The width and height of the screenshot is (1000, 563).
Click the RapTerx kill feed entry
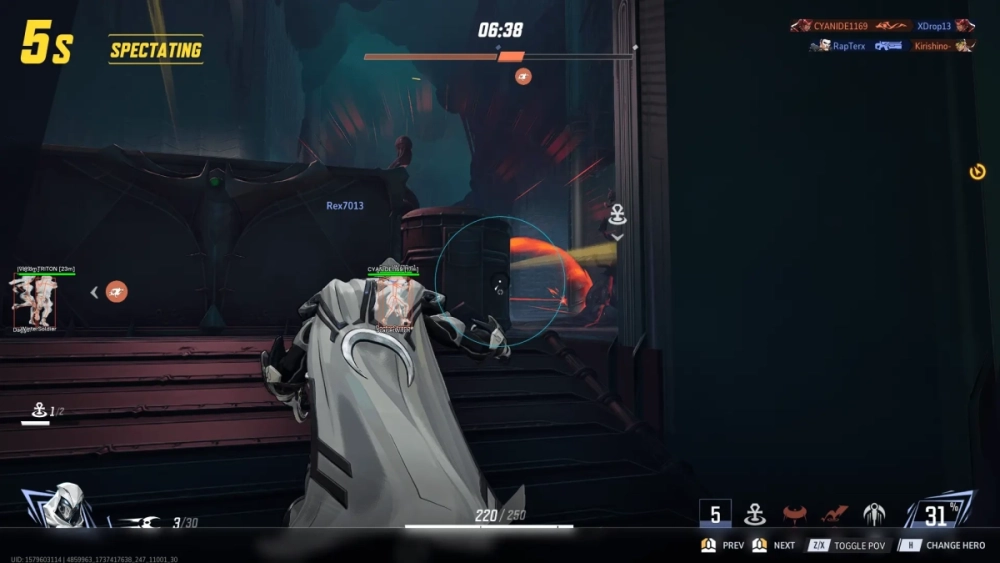pyautogui.click(x=839, y=45)
